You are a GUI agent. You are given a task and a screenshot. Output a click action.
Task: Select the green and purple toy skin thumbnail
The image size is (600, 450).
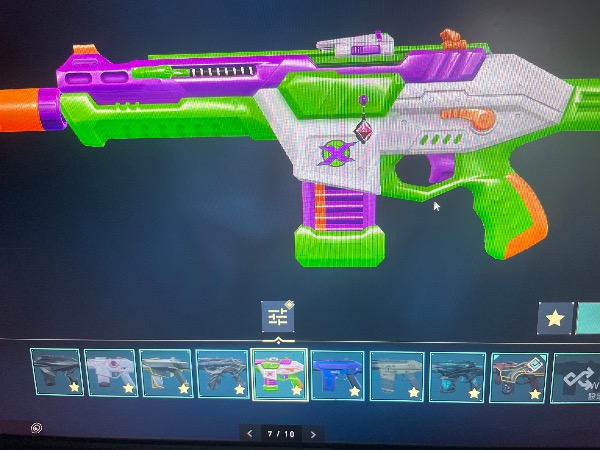(x=279, y=374)
